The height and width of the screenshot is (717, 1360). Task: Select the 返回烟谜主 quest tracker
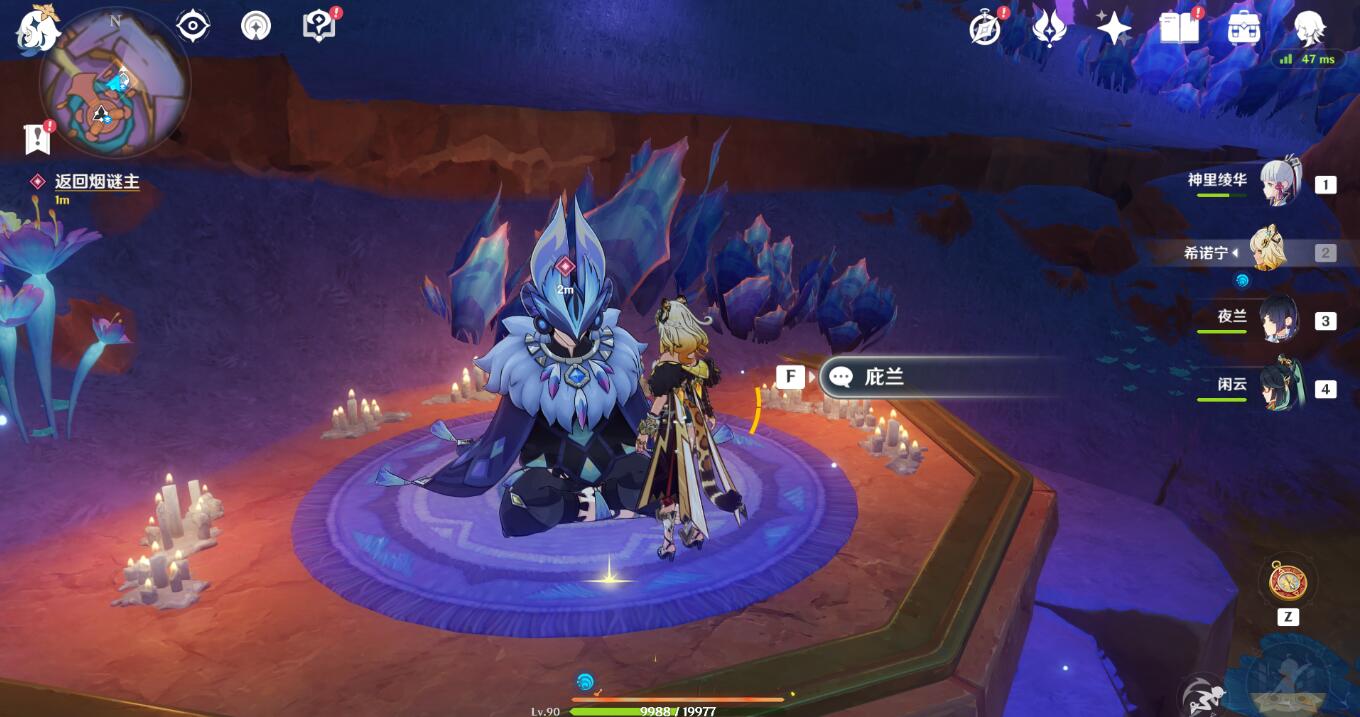point(96,182)
